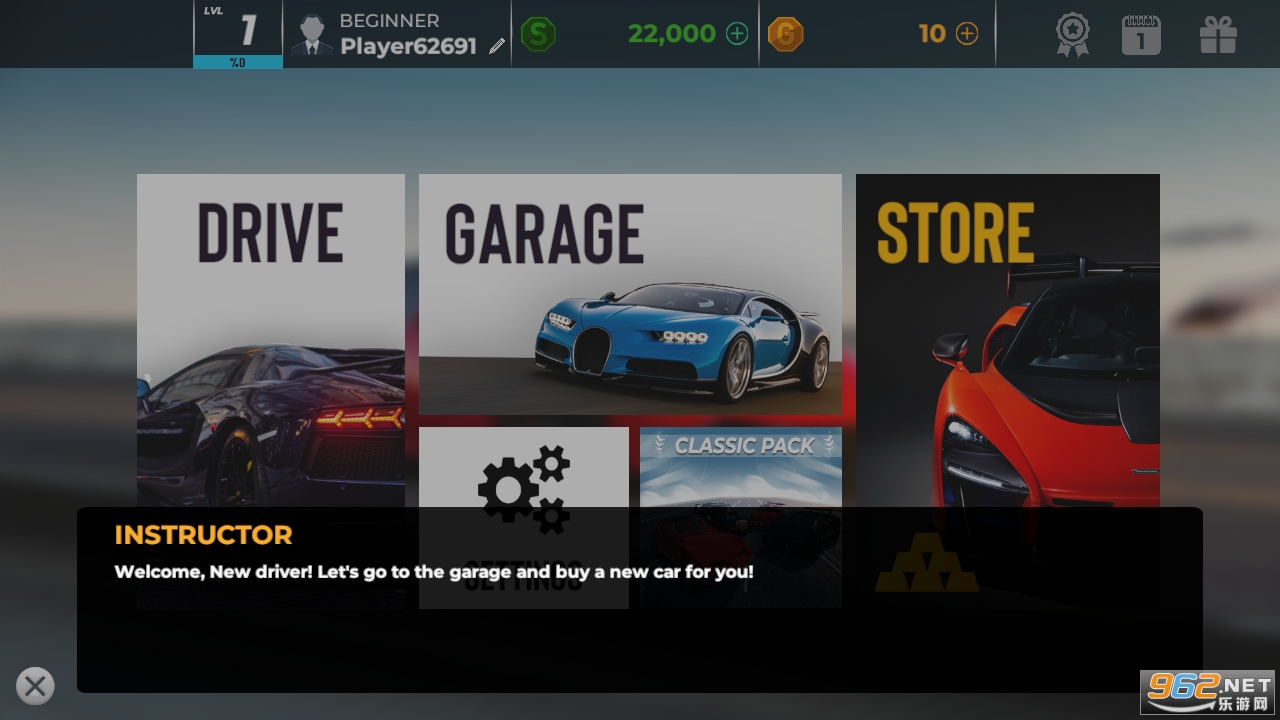
Task: Add gold coins with plus button
Action: (967, 34)
